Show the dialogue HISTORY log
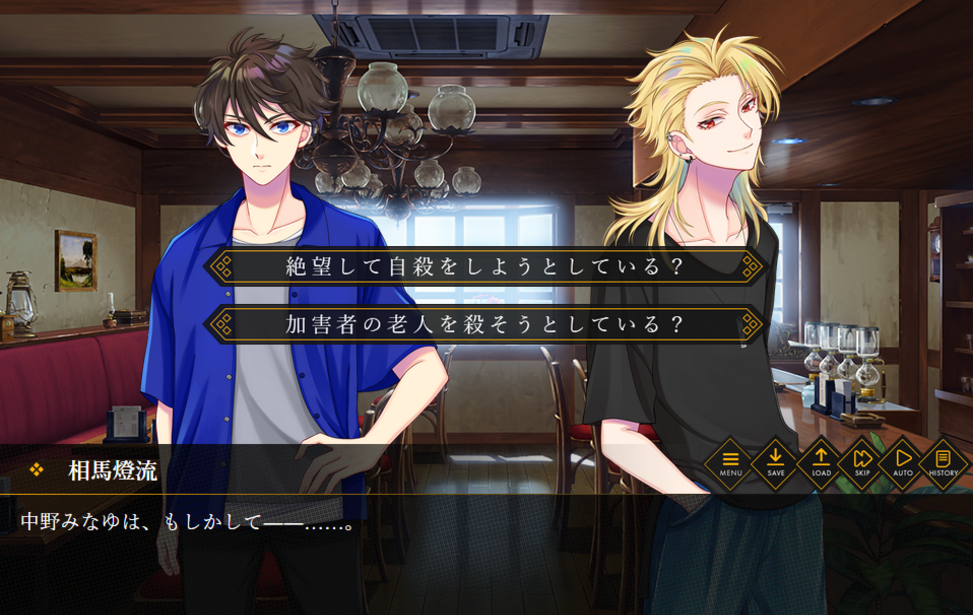 click(943, 462)
